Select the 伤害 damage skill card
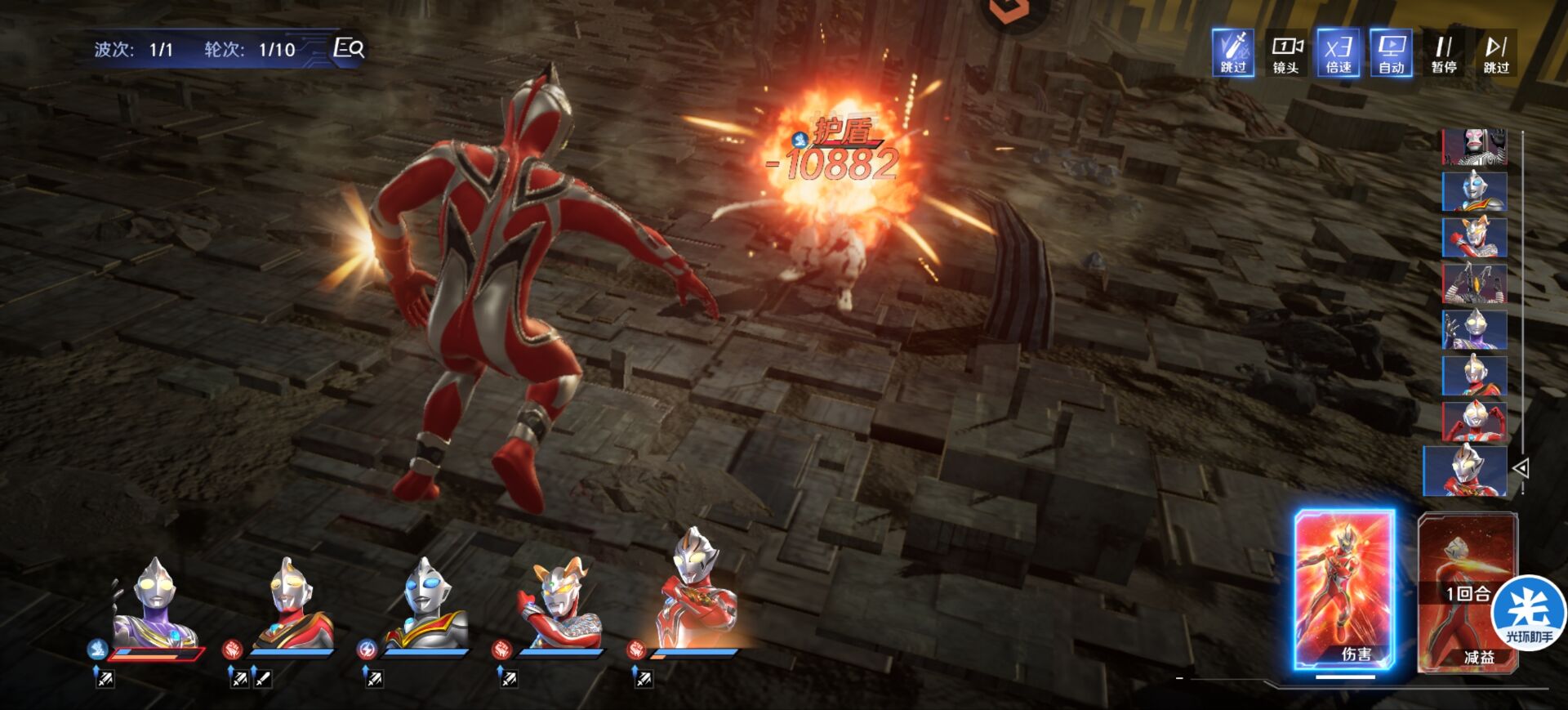 click(x=1344, y=590)
